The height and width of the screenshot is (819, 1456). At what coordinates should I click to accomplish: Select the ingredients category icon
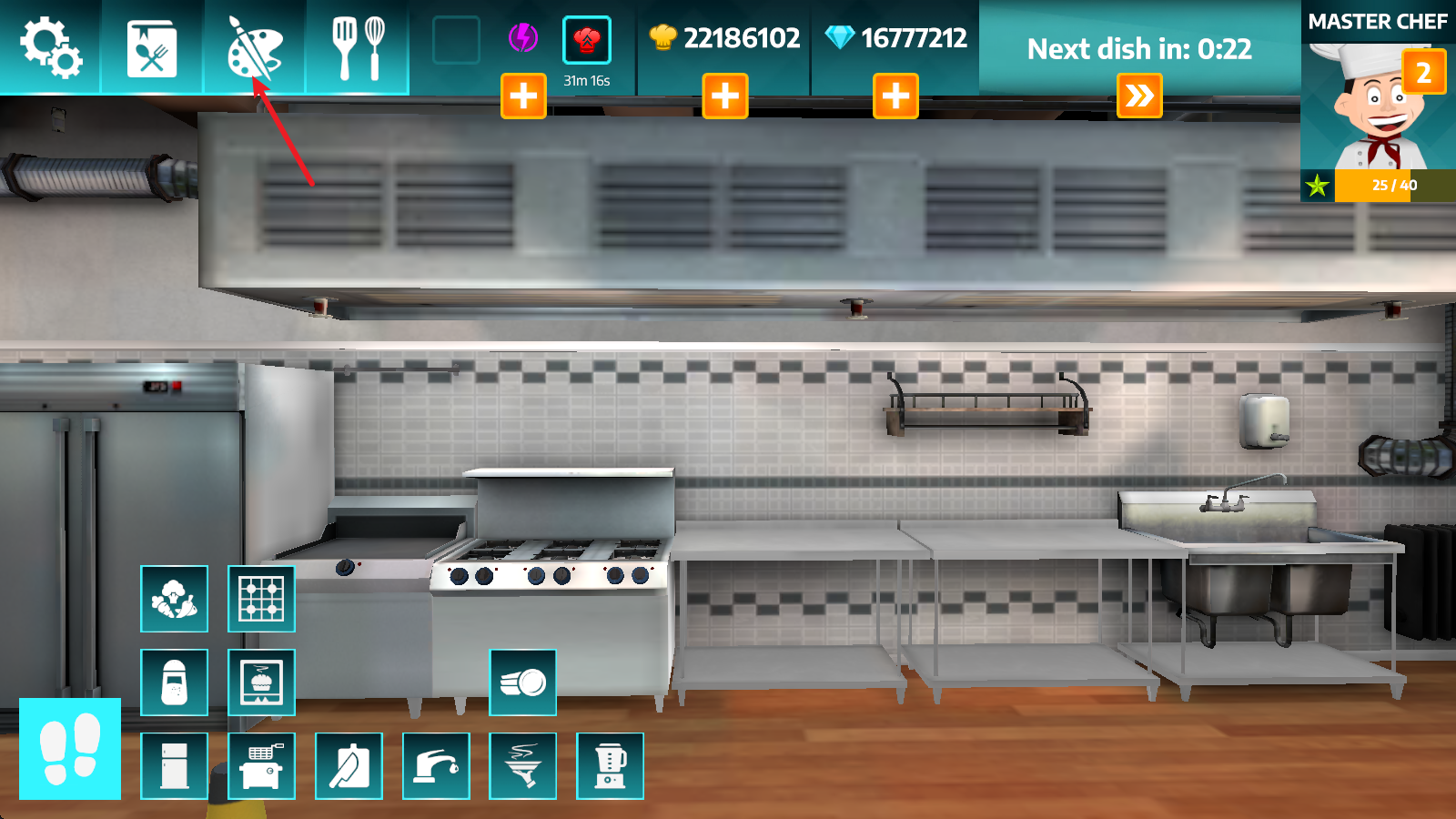click(x=174, y=600)
